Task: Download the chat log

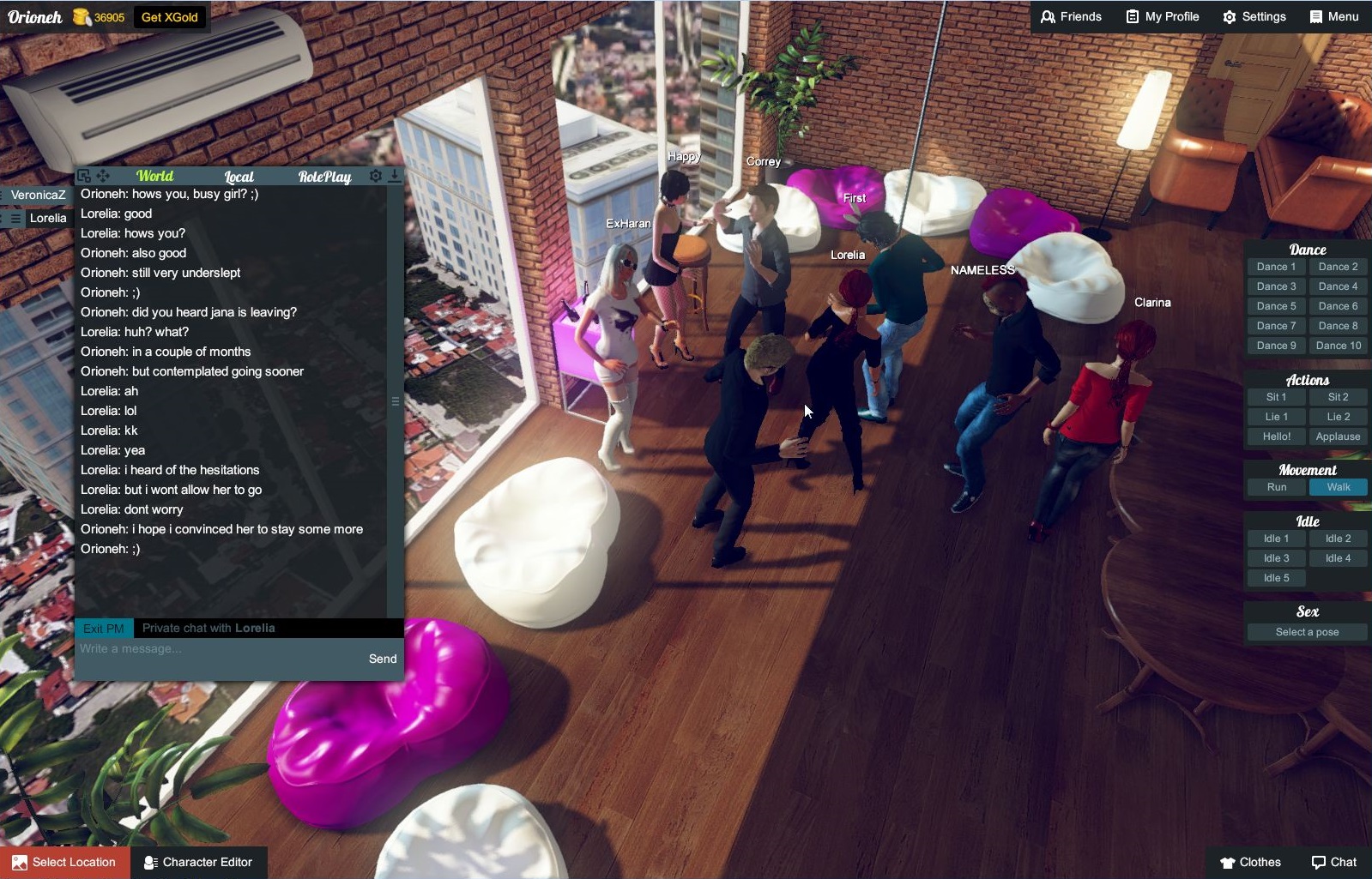Action: pyautogui.click(x=395, y=176)
